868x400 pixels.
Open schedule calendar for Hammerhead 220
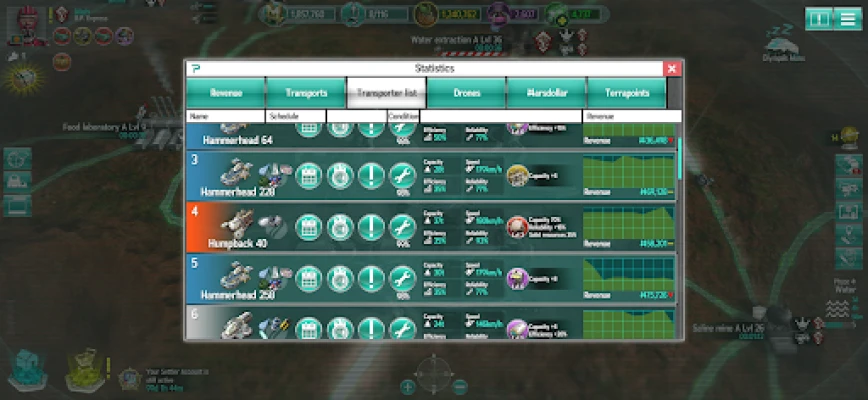308,176
